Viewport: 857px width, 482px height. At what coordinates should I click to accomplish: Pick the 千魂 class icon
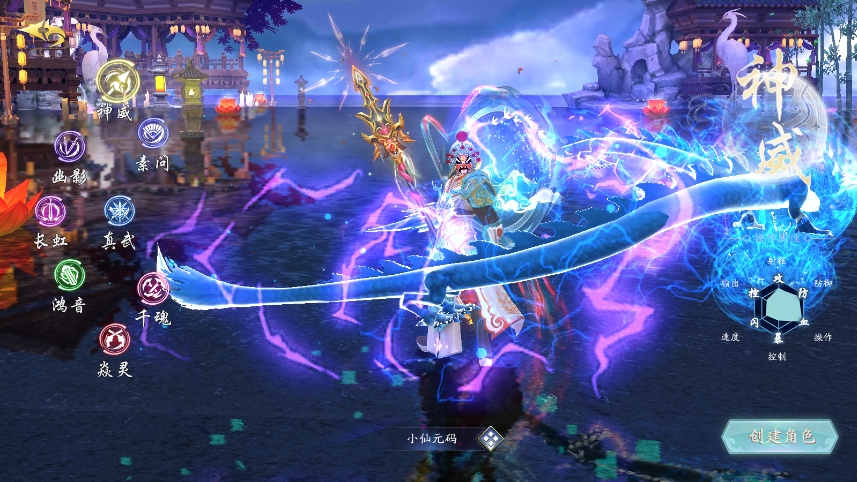[x=153, y=288]
